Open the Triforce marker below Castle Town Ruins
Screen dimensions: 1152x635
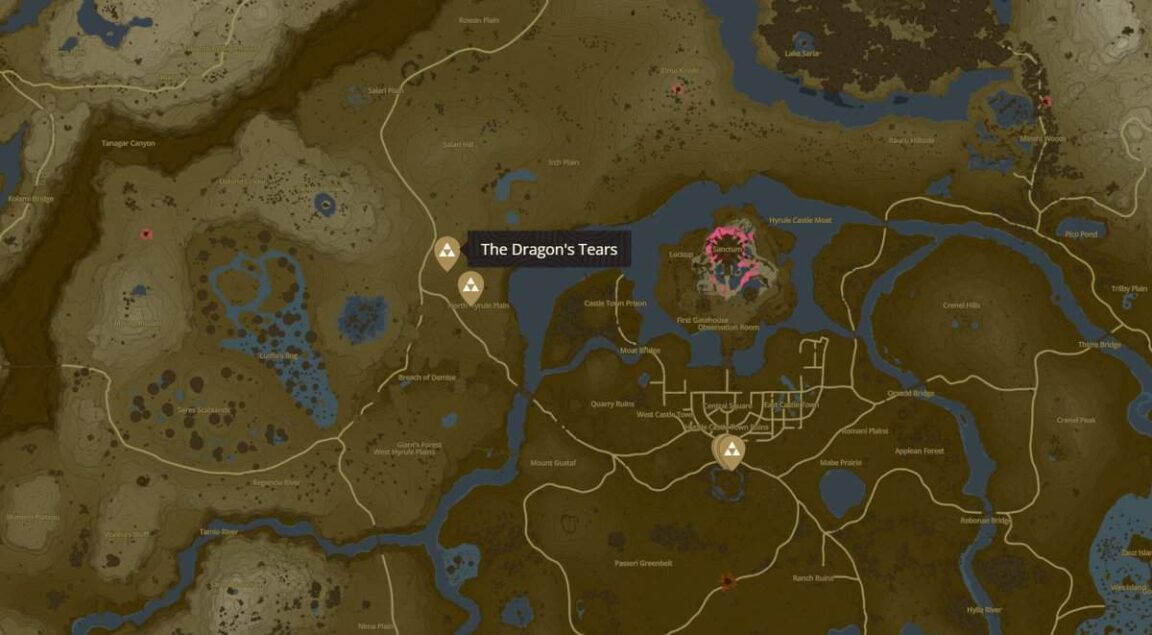point(733,452)
